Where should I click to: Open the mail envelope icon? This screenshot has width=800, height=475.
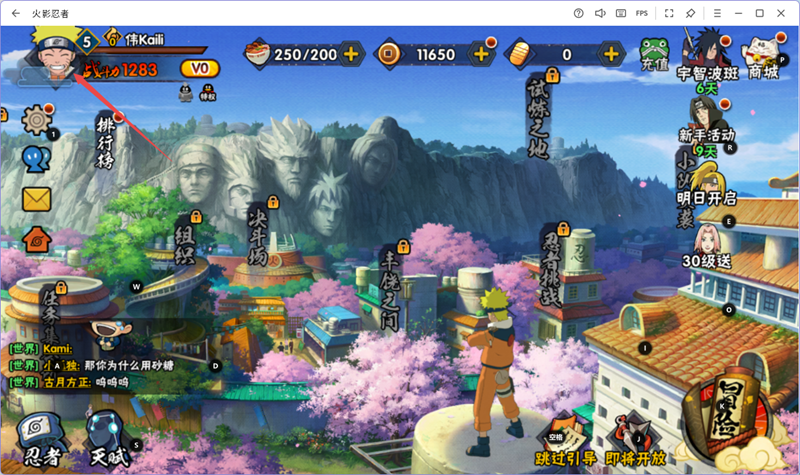point(36,199)
